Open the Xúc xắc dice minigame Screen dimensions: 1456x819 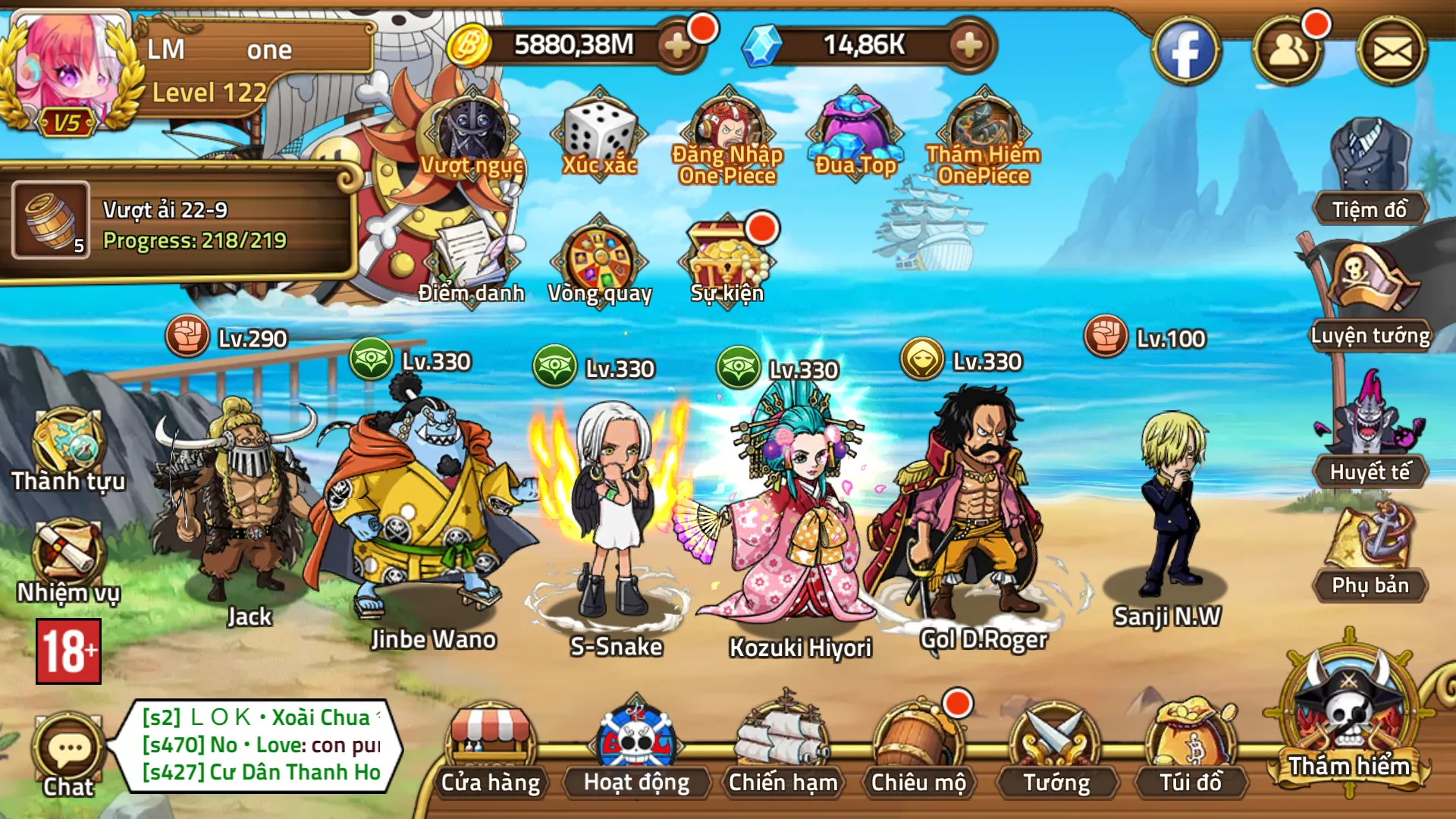[x=599, y=136]
